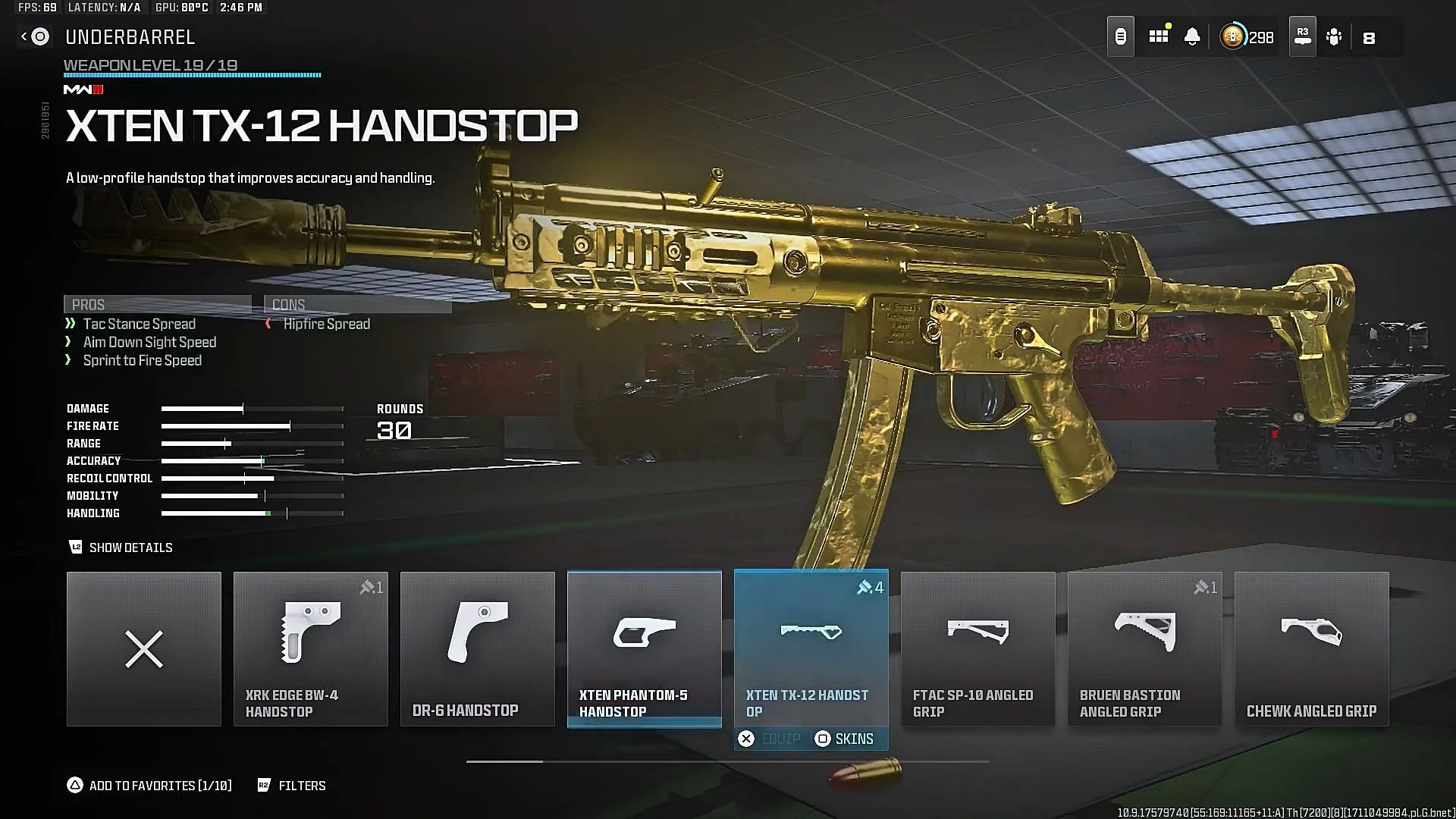This screenshot has height=819, width=1456.
Task: Open the notifications bell
Action: (x=1192, y=36)
